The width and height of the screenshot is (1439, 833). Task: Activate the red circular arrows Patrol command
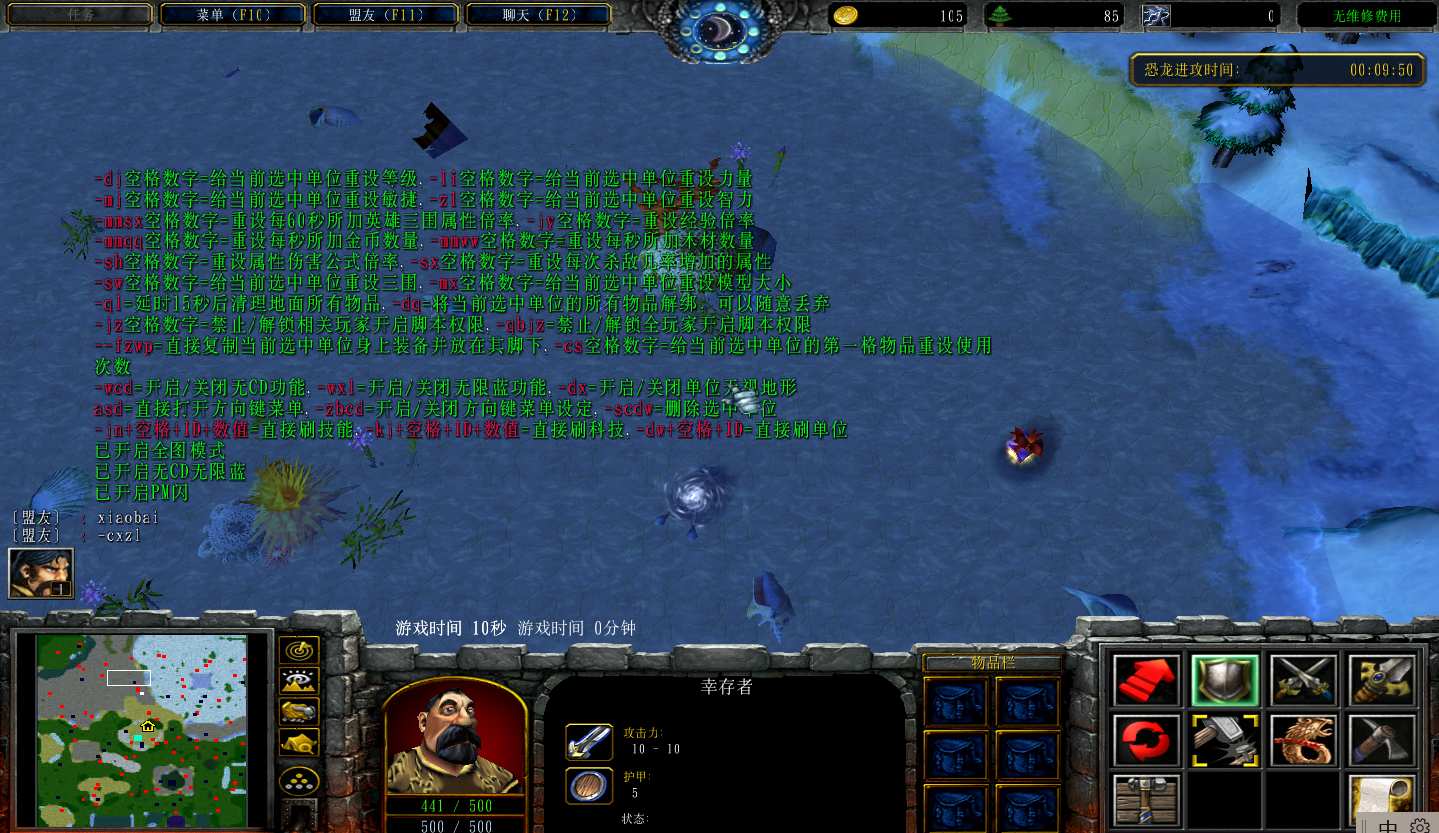(x=1147, y=740)
